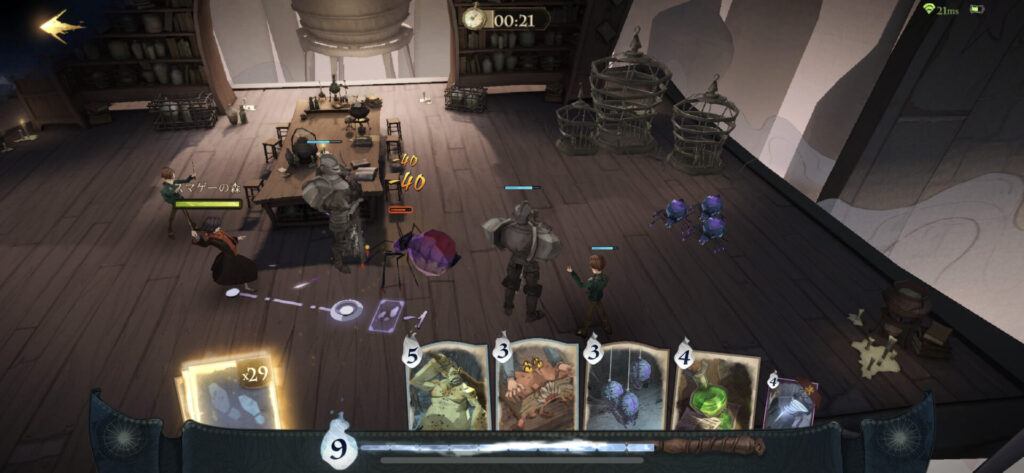This screenshot has height=473, width=1024.
Task: Play the hanging spiders card
Action: tap(626, 388)
